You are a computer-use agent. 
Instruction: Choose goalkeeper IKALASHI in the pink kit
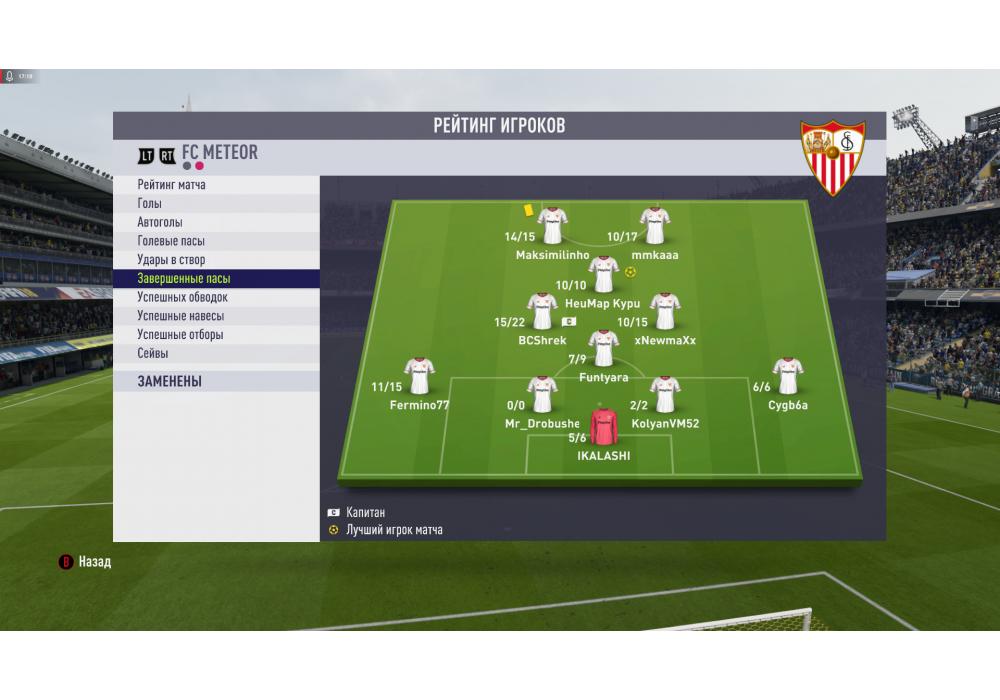coord(604,426)
